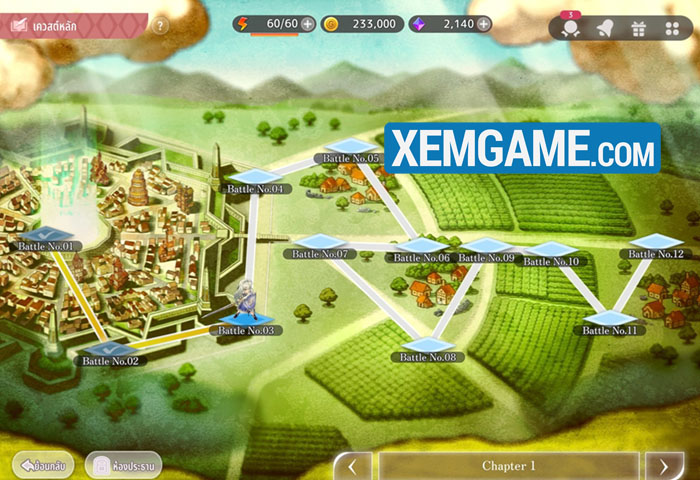Open the medal missions icon
This screenshot has height=480, width=700.
coord(571,29)
